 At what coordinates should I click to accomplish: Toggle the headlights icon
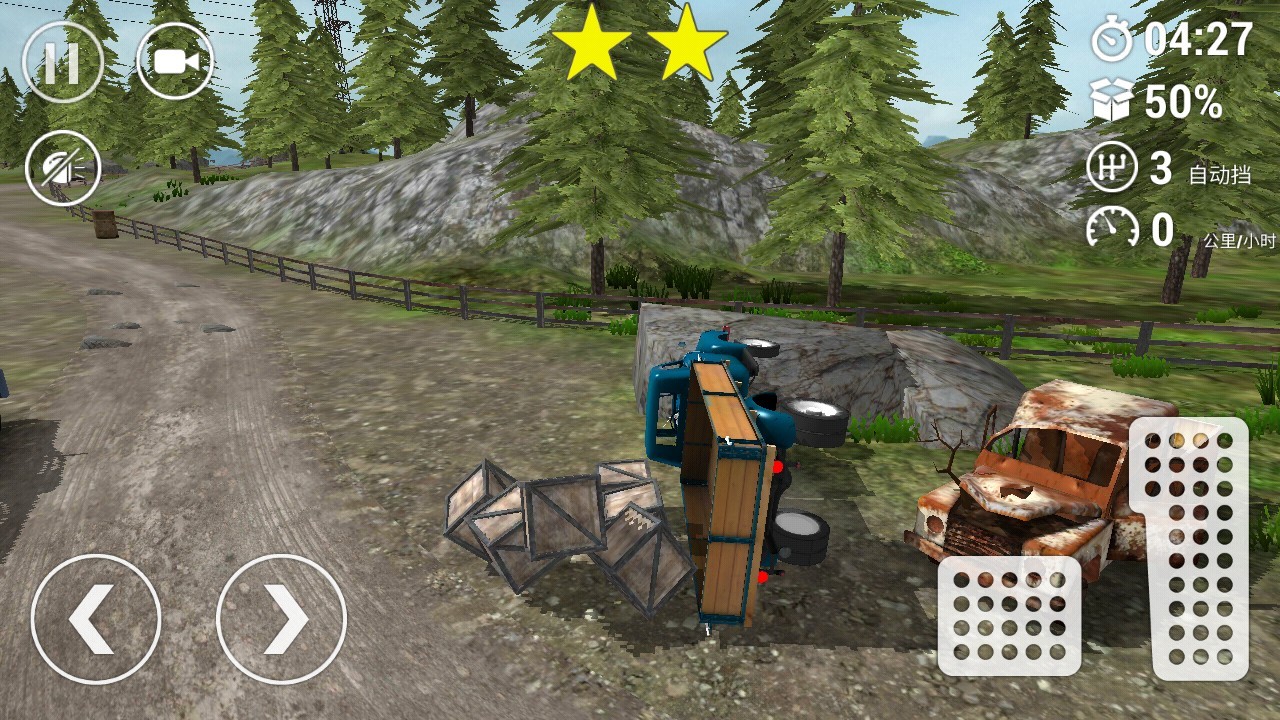tap(62, 169)
